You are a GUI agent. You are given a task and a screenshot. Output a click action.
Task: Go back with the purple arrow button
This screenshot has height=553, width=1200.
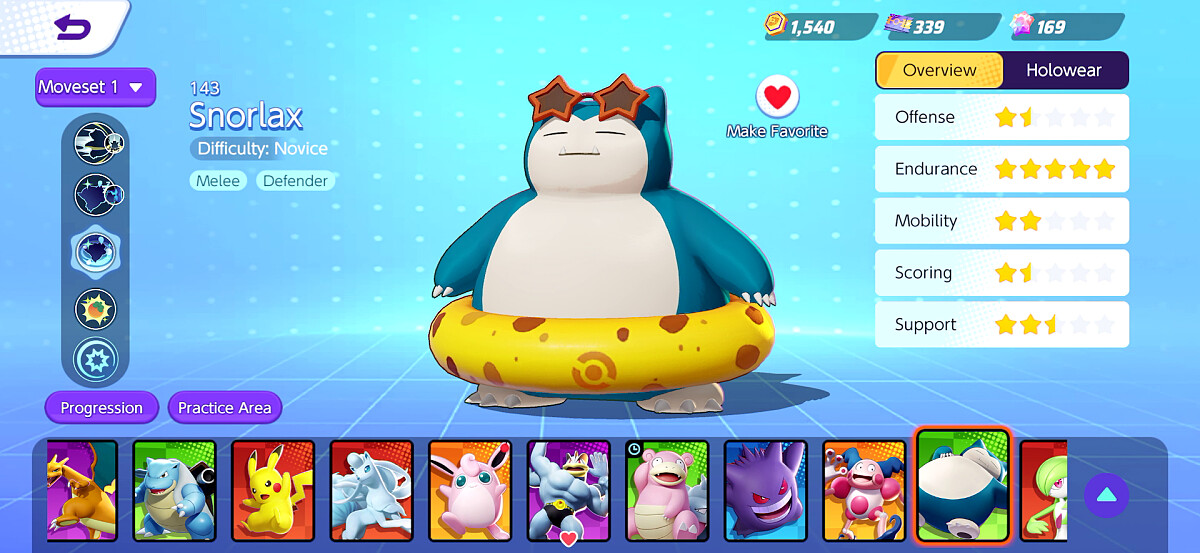[72, 27]
